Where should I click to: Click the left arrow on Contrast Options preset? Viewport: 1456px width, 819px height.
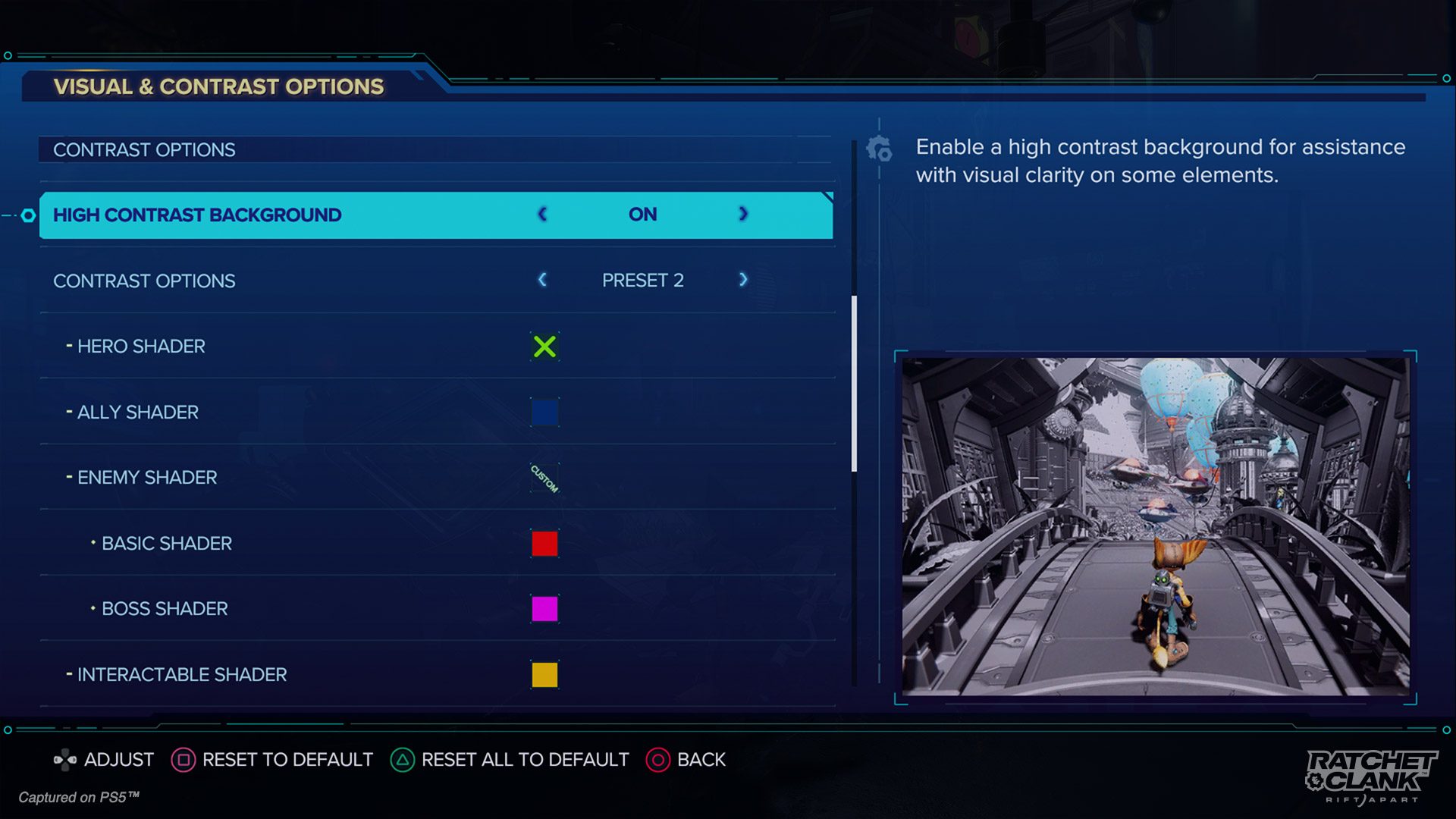(541, 280)
